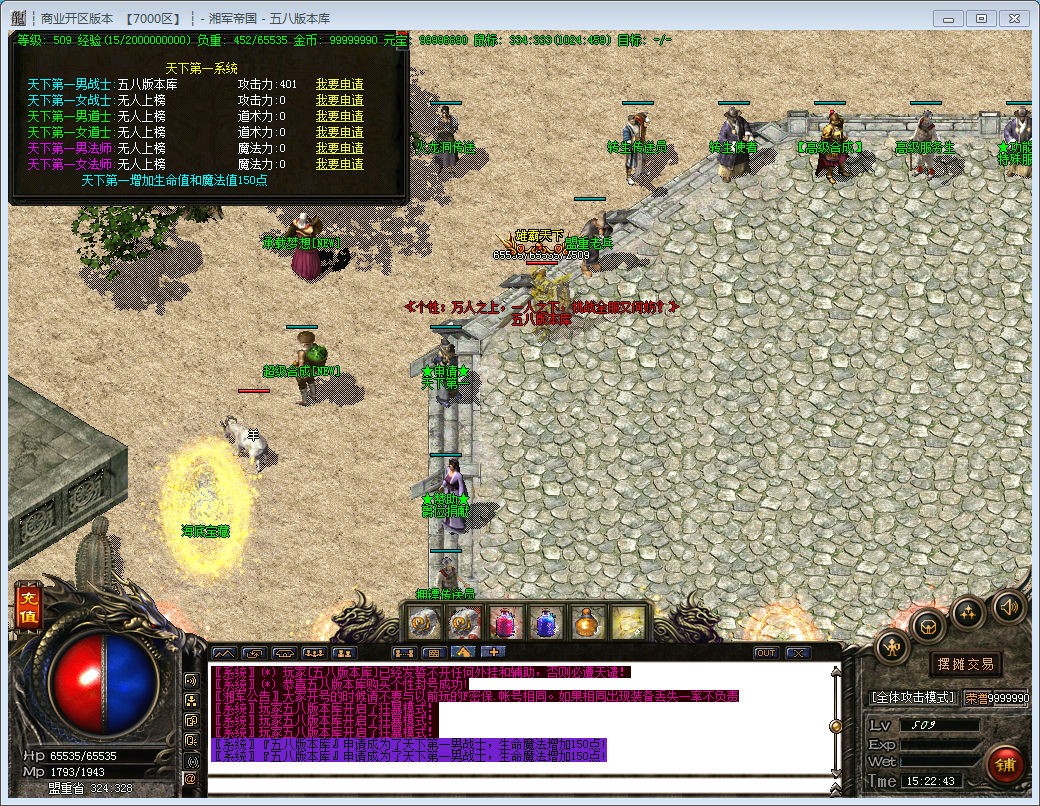Use the blue mana potion slot
This screenshot has height=806, width=1040.
pyautogui.click(x=546, y=623)
